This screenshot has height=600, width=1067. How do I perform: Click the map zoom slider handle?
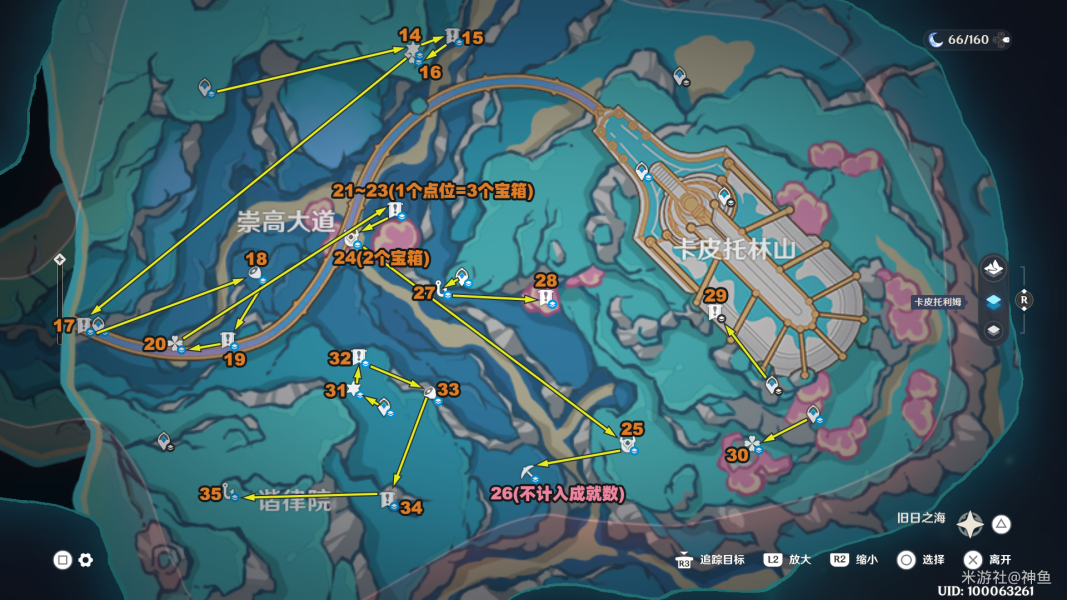pyautogui.click(x=60, y=260)
